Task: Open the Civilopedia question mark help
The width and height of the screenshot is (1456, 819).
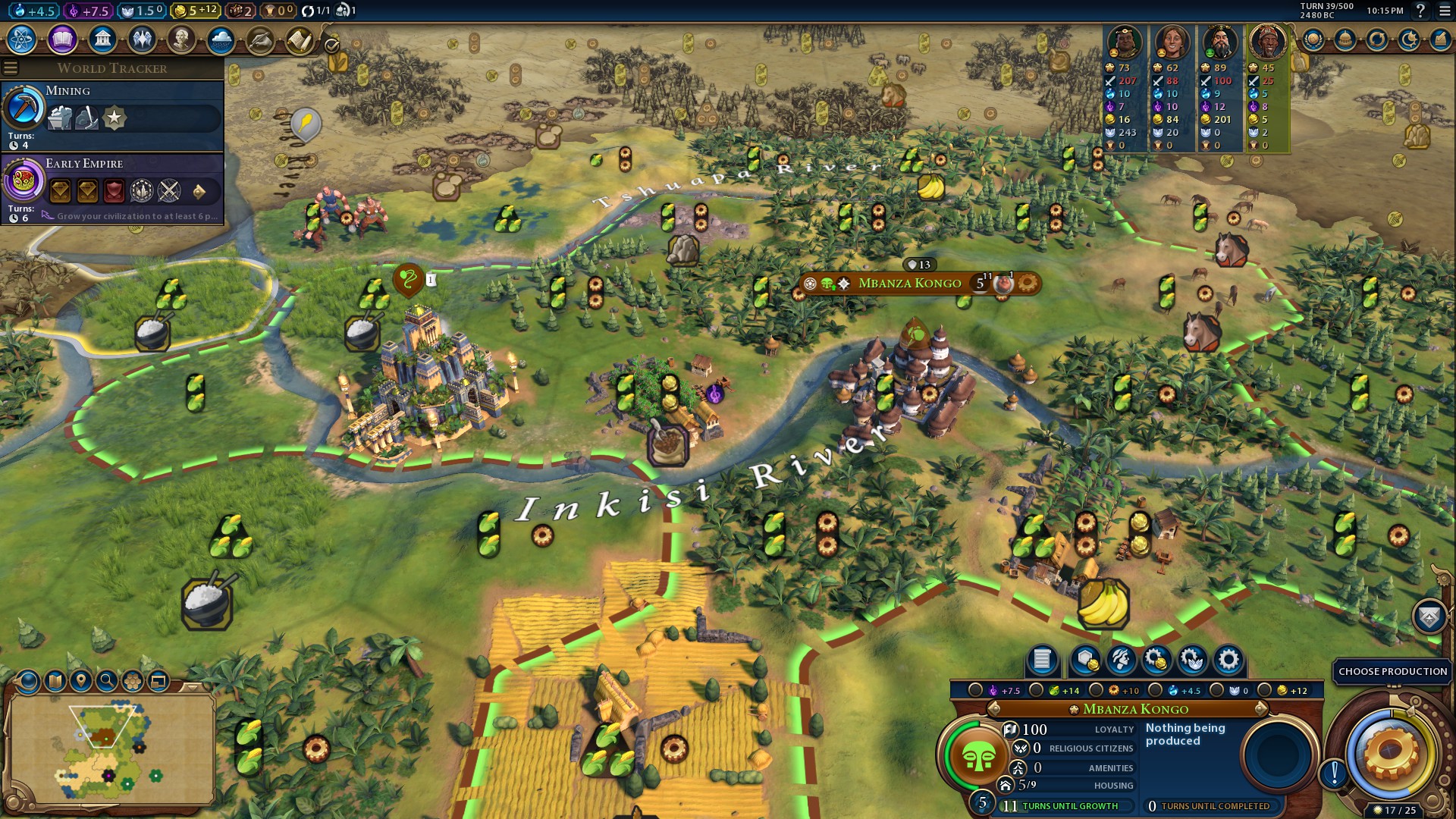Action: pos(1420,11)
